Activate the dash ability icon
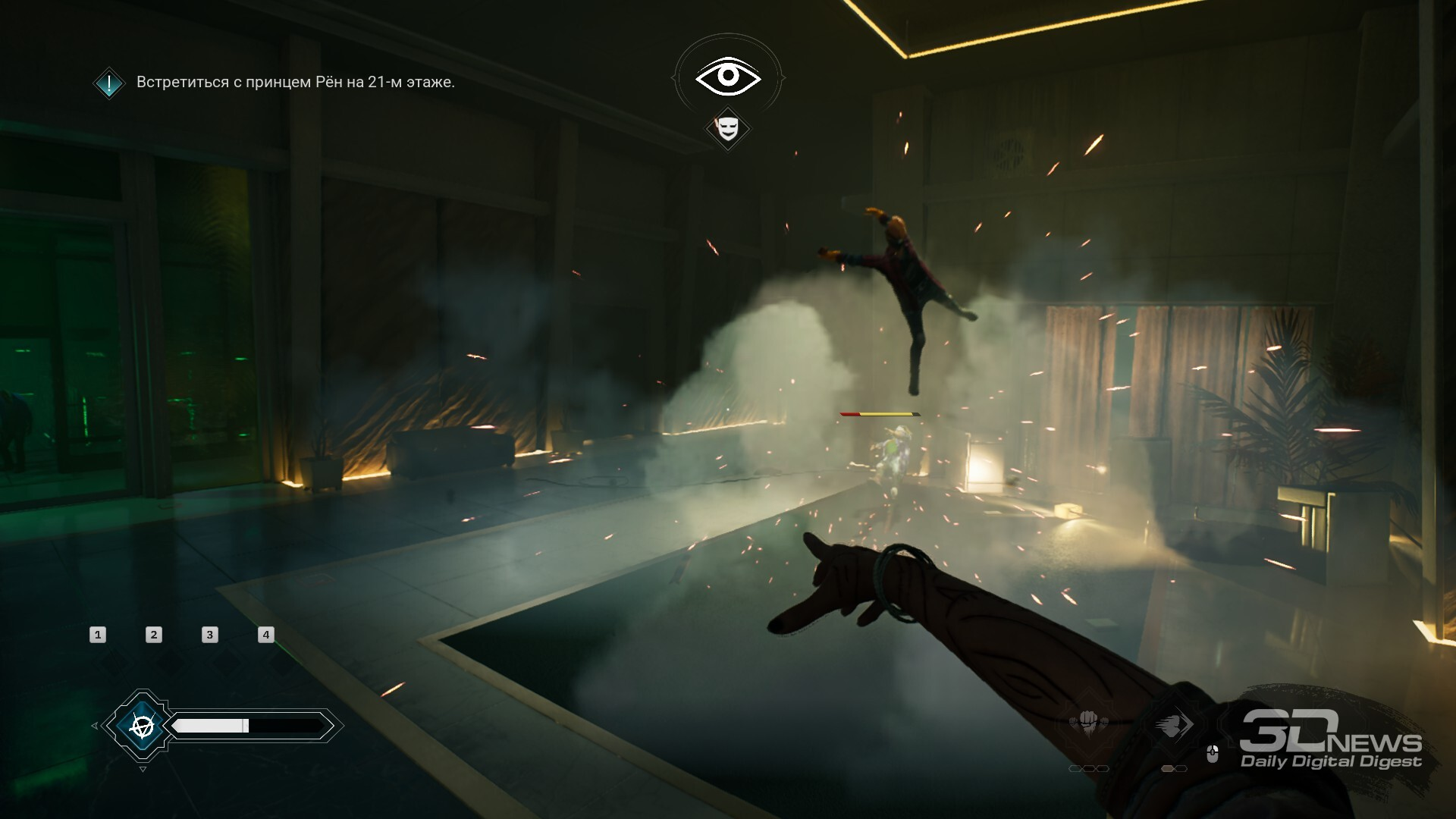This screenshot has width=1456, height=819. [1173, 724]
